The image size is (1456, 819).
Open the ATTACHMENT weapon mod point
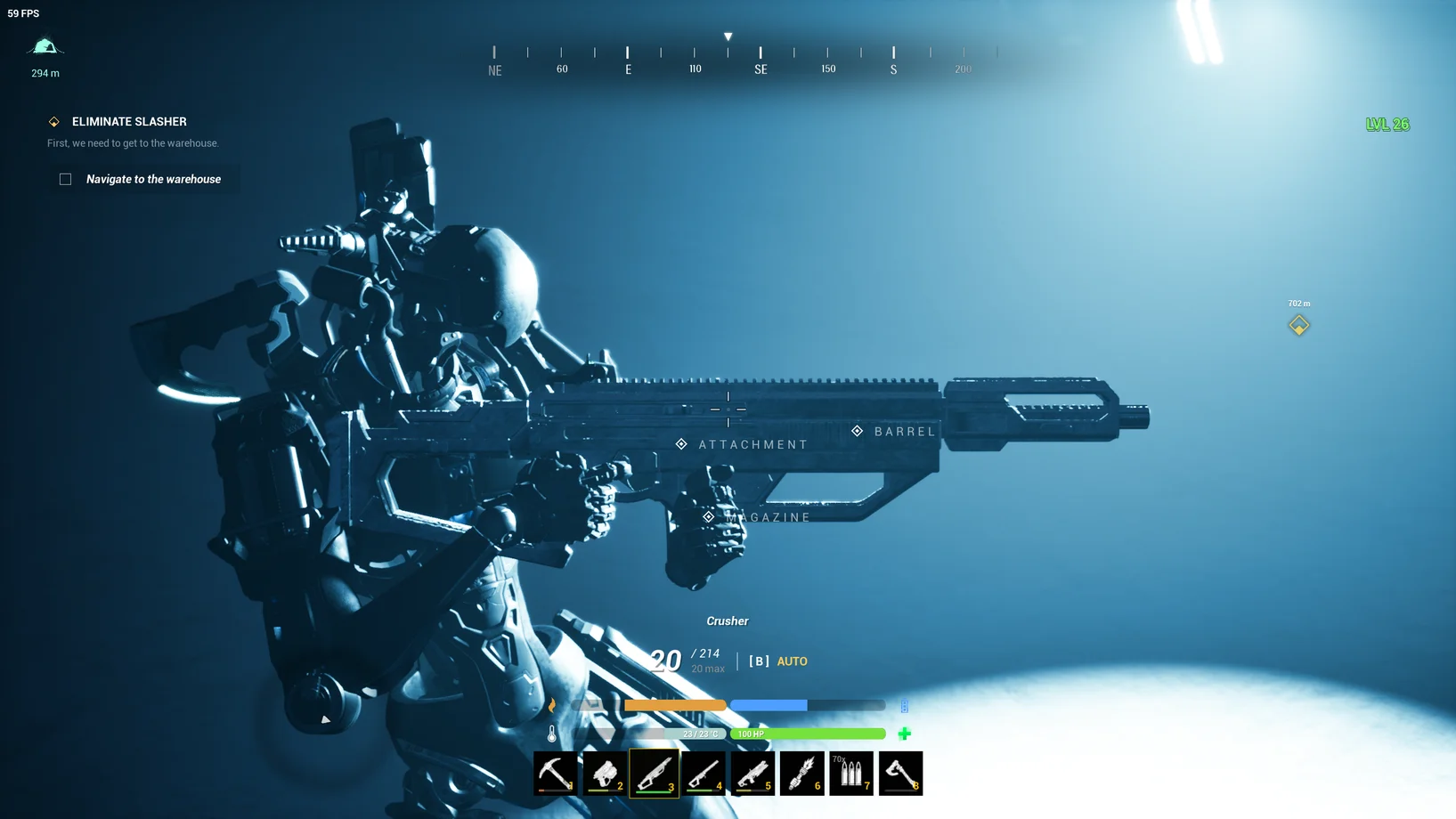click(681, 444)
